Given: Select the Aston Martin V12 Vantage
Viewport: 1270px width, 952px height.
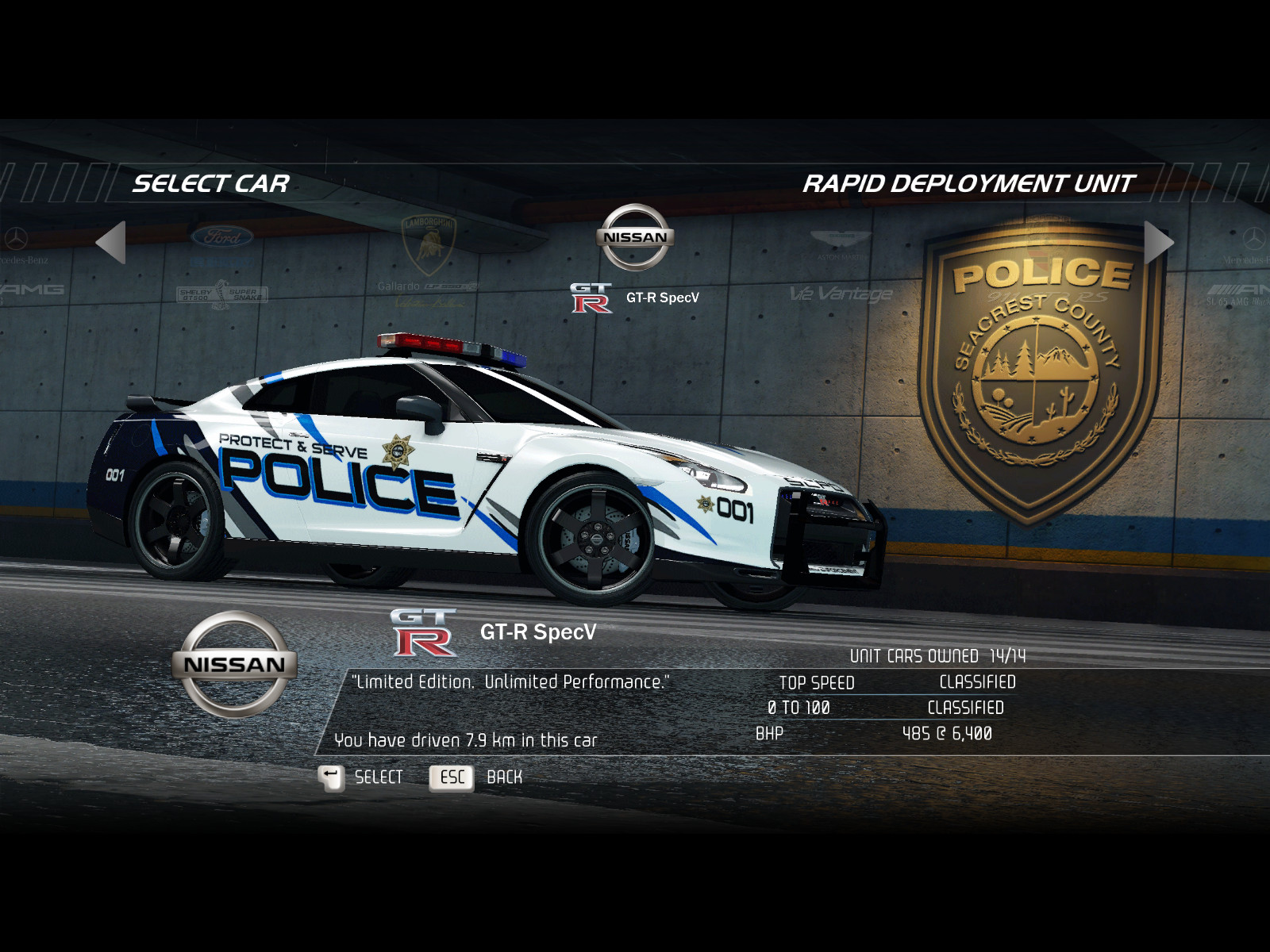Looking at the screenshot, I should (841, 270).
